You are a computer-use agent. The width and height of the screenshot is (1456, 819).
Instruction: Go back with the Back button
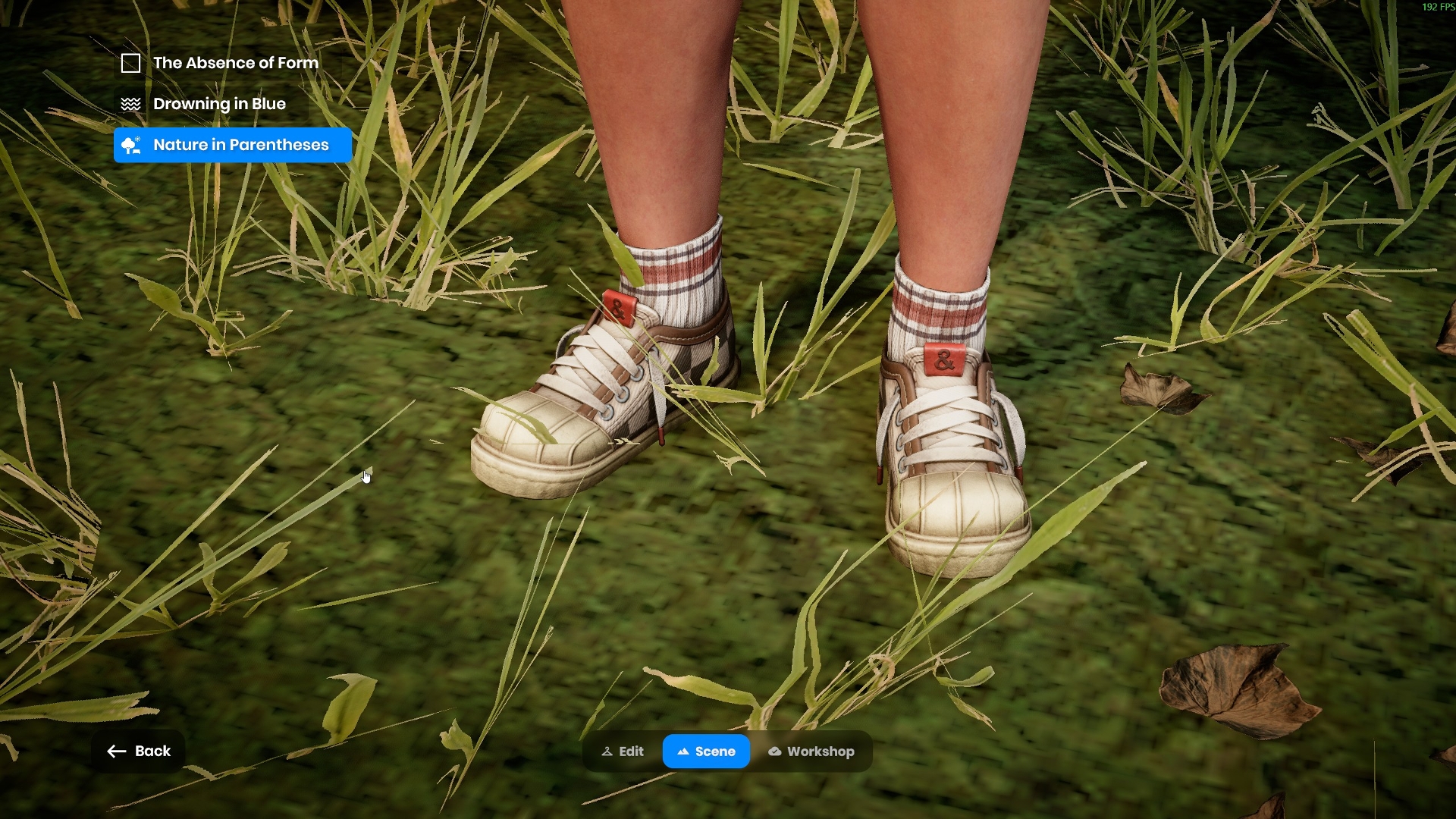pos(139,751)
